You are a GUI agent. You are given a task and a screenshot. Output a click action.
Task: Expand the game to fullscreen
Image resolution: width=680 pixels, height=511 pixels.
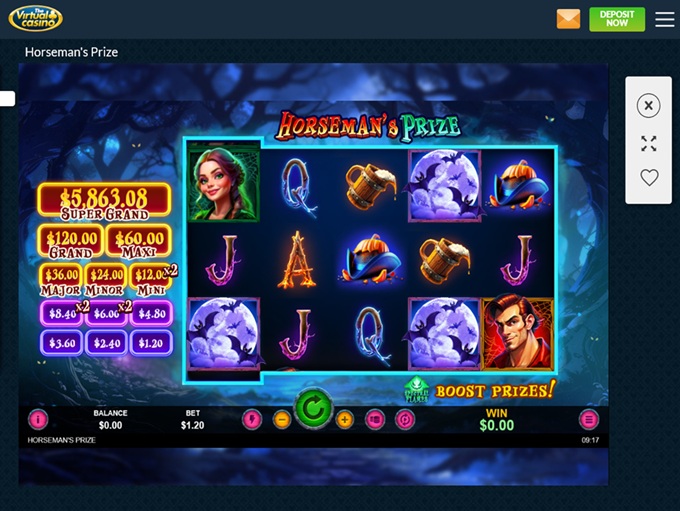(x=649, y=144)
